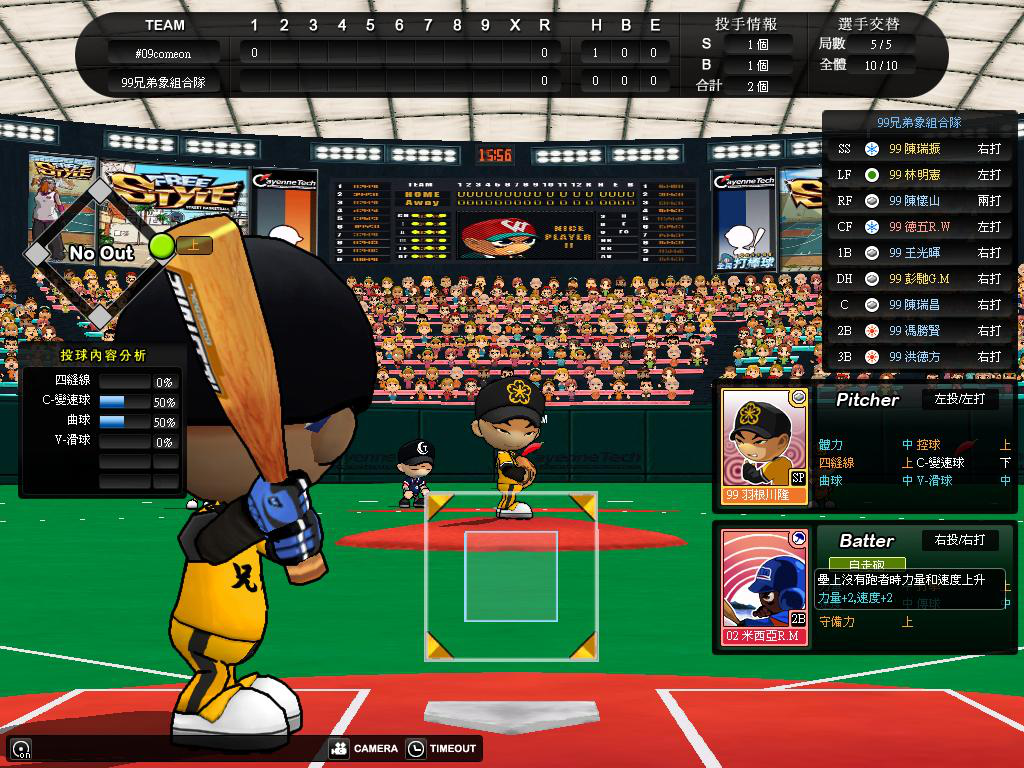Toggle the circular ON icon in bottom bar

[20, 748]
